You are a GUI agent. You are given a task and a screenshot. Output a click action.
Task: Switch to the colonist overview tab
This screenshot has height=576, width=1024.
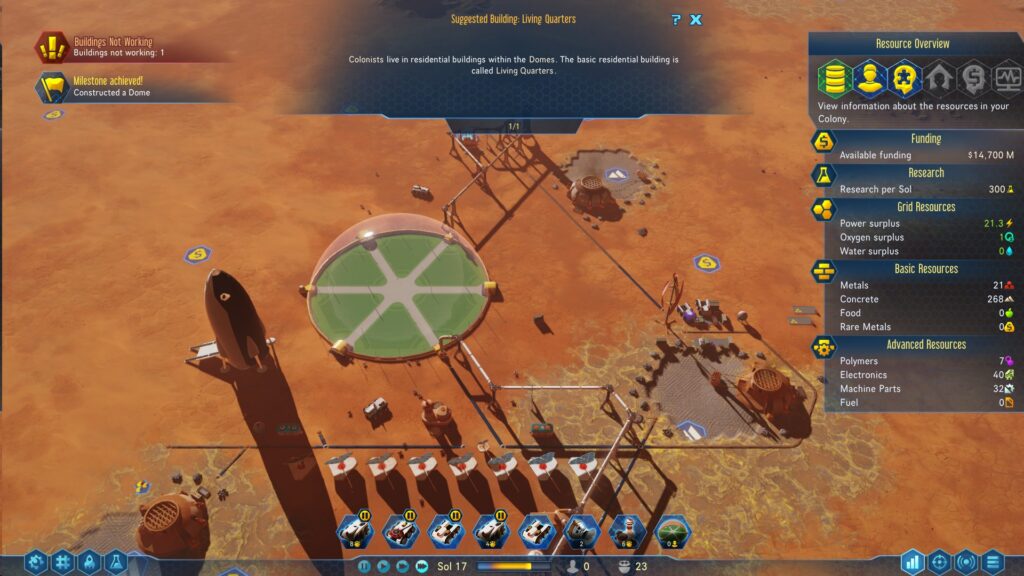(x=869, y=77)
